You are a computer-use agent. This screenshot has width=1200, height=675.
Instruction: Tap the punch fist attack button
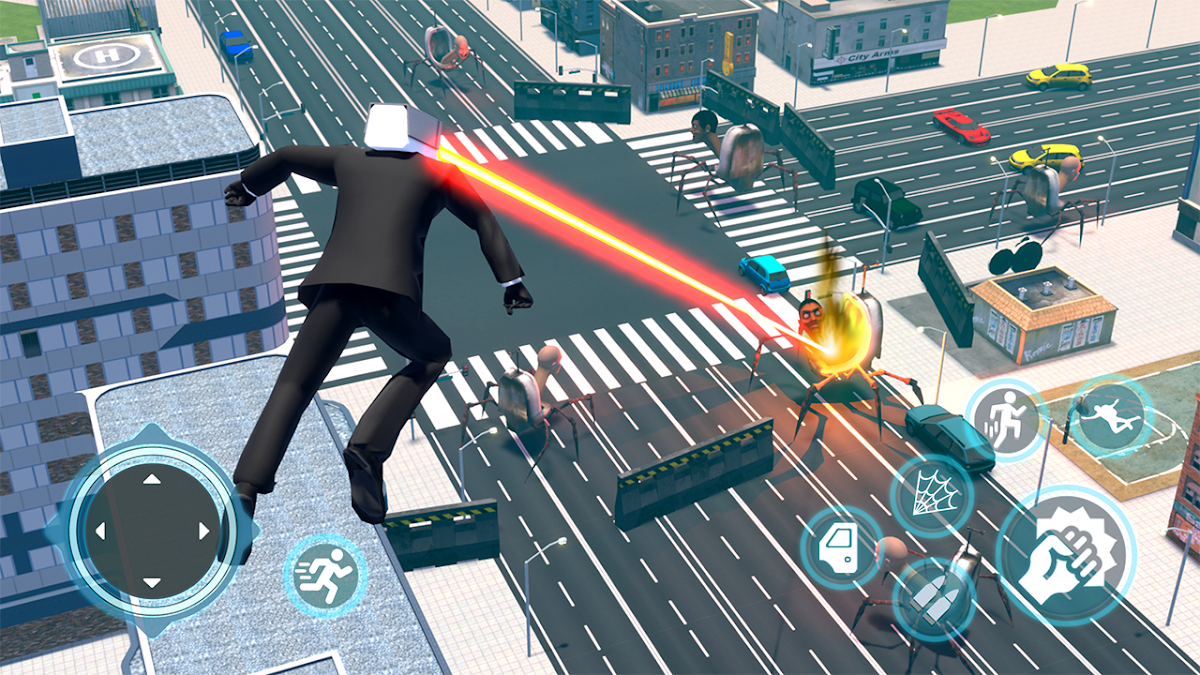(x=1065, y=556)
